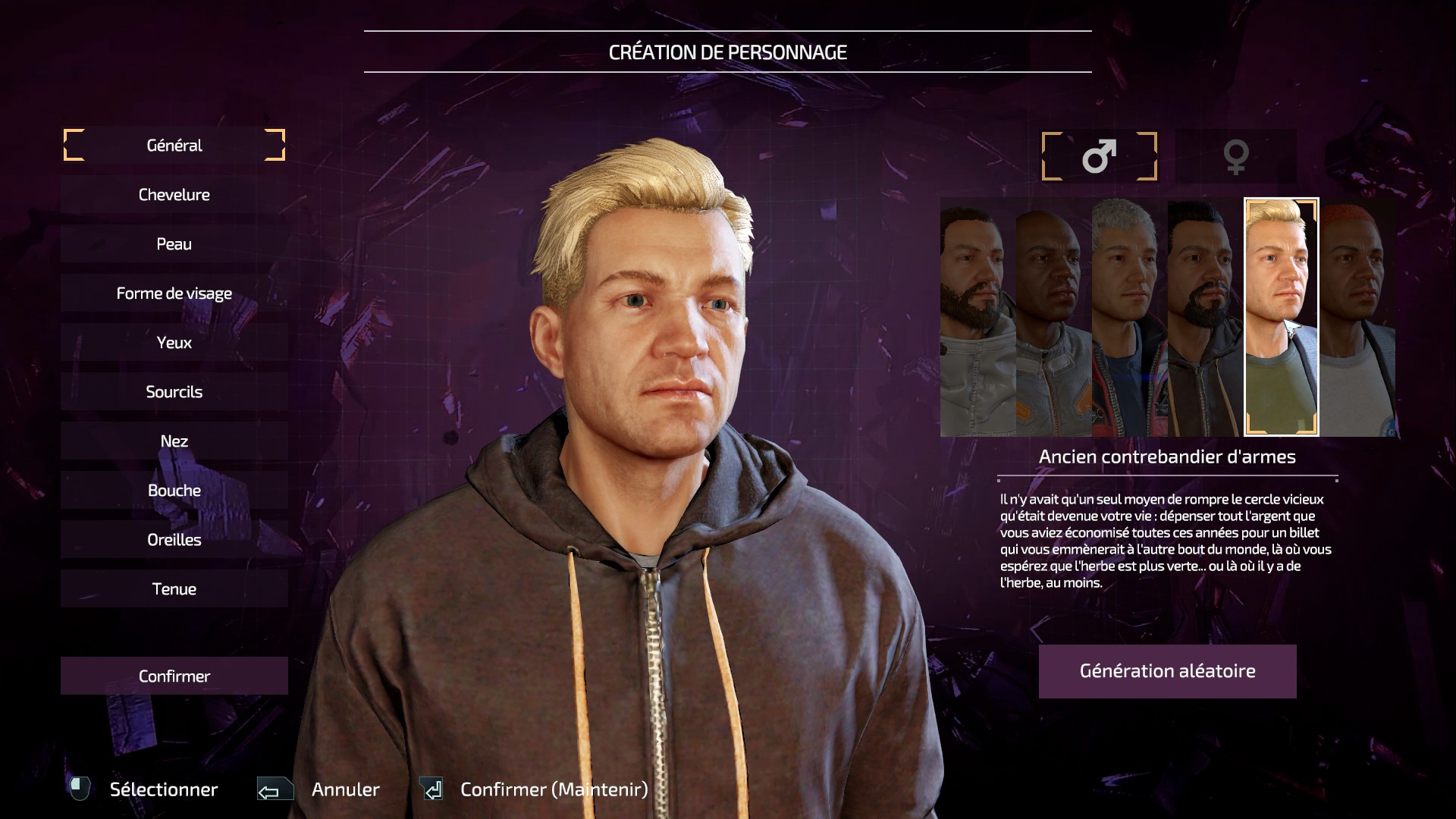Image resolution: width=1456 pixels, height=819 pixels.
Task: Pick the gray-haired man preset
Action: point(1129,317)
